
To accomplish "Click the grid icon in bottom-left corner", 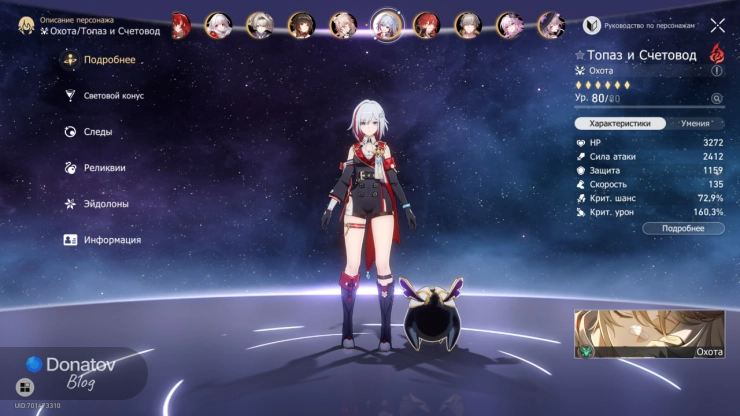I will click(x=25, y=387).
